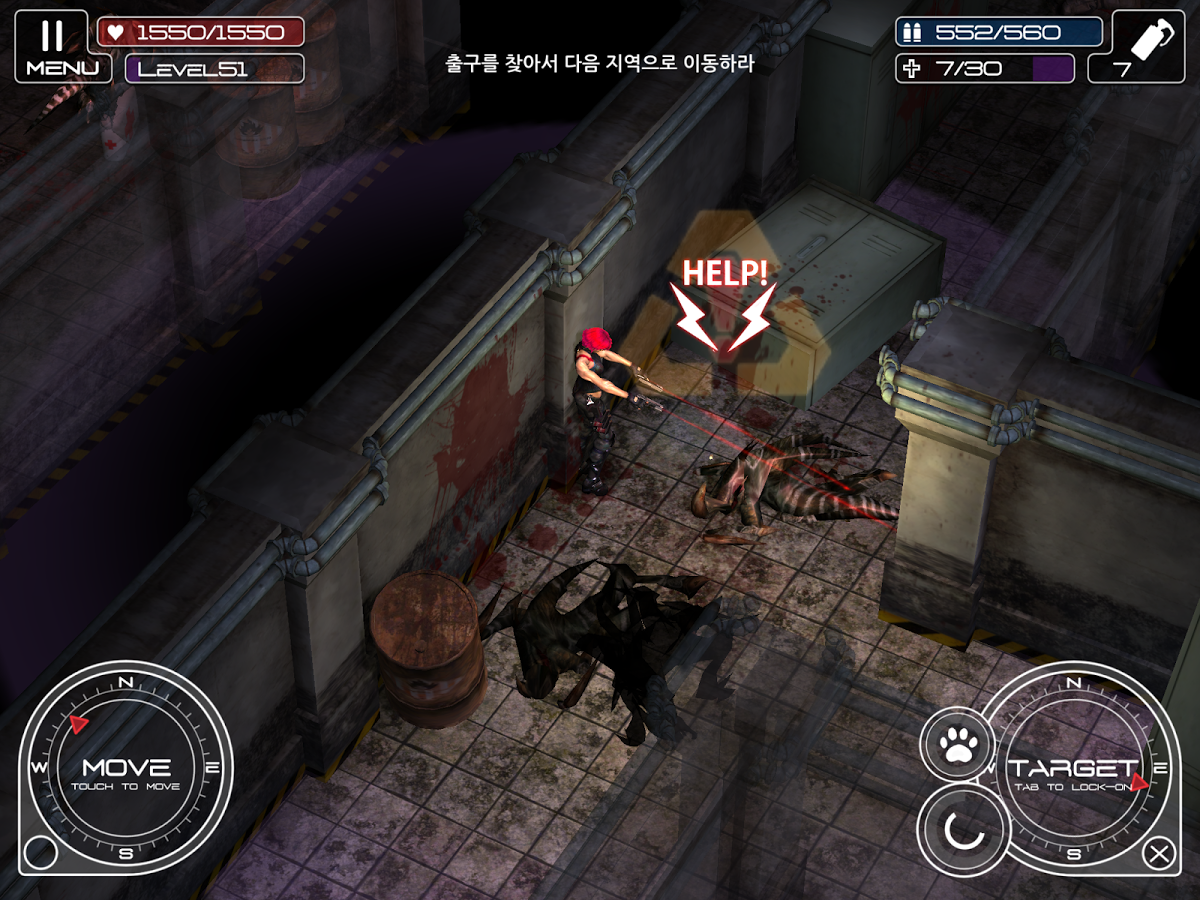Tap the Target lock-on compass

pyautogui.click(x=1074, y=768)
